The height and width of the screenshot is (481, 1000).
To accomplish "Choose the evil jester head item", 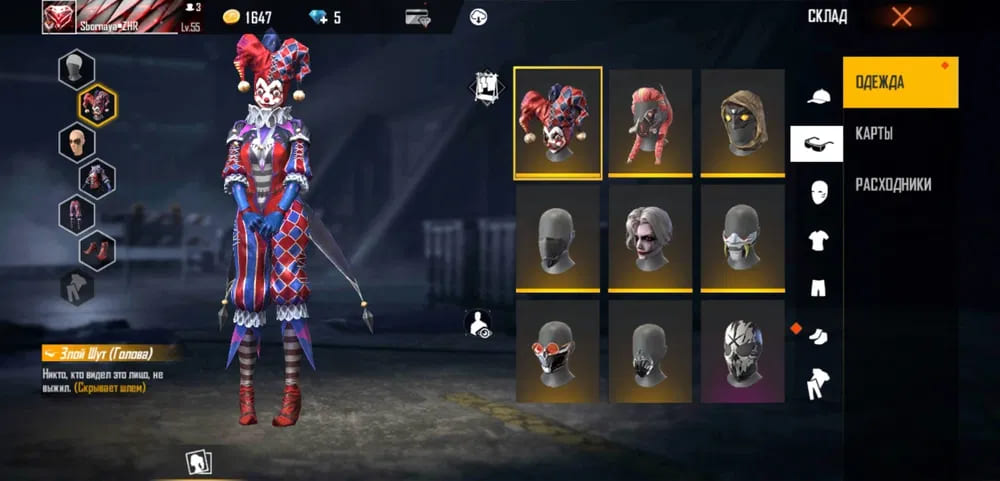I will (558, 123).
